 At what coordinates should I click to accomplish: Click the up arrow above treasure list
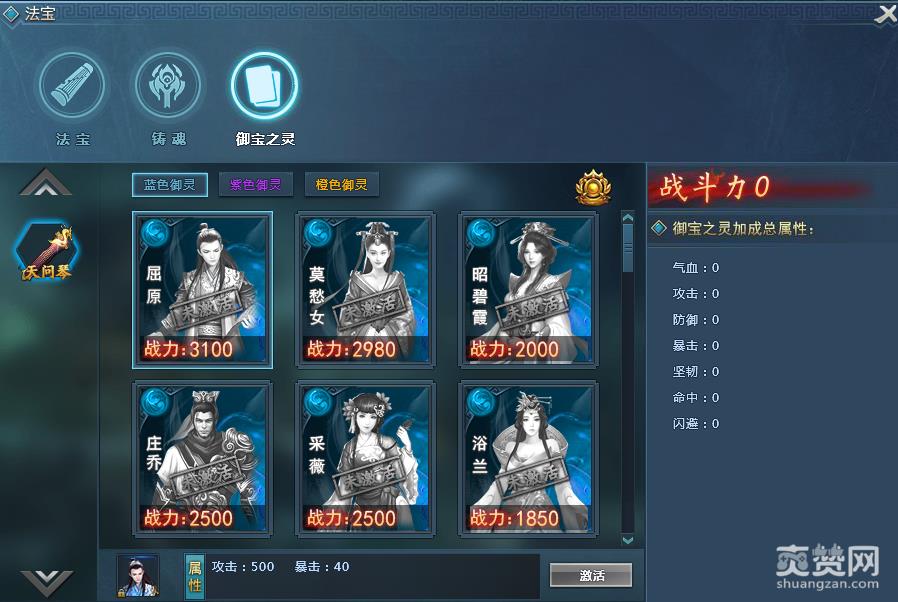[46, 183]
